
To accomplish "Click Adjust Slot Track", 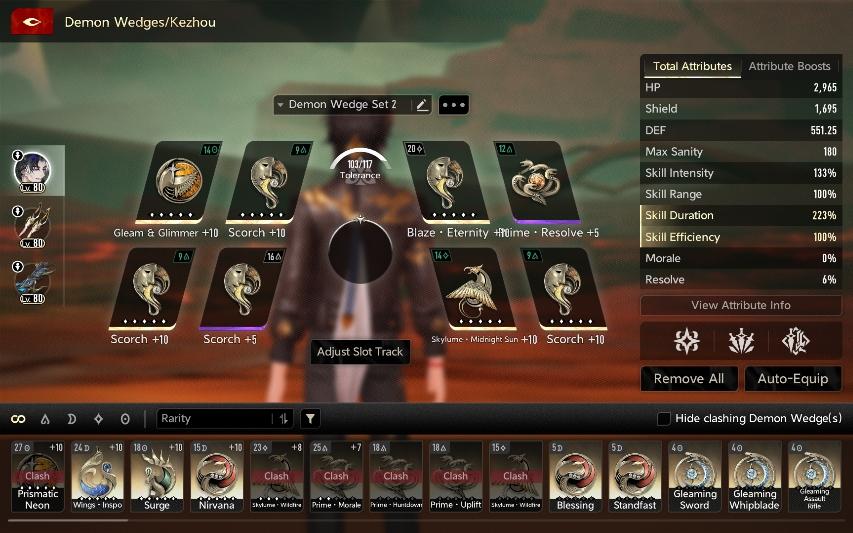I will (x=360, y=352).
